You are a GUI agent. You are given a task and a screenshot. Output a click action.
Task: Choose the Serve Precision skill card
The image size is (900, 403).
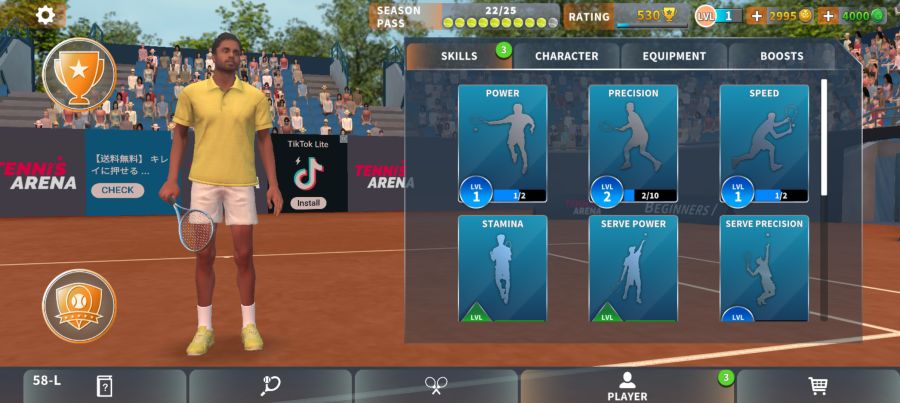[764, 268]
